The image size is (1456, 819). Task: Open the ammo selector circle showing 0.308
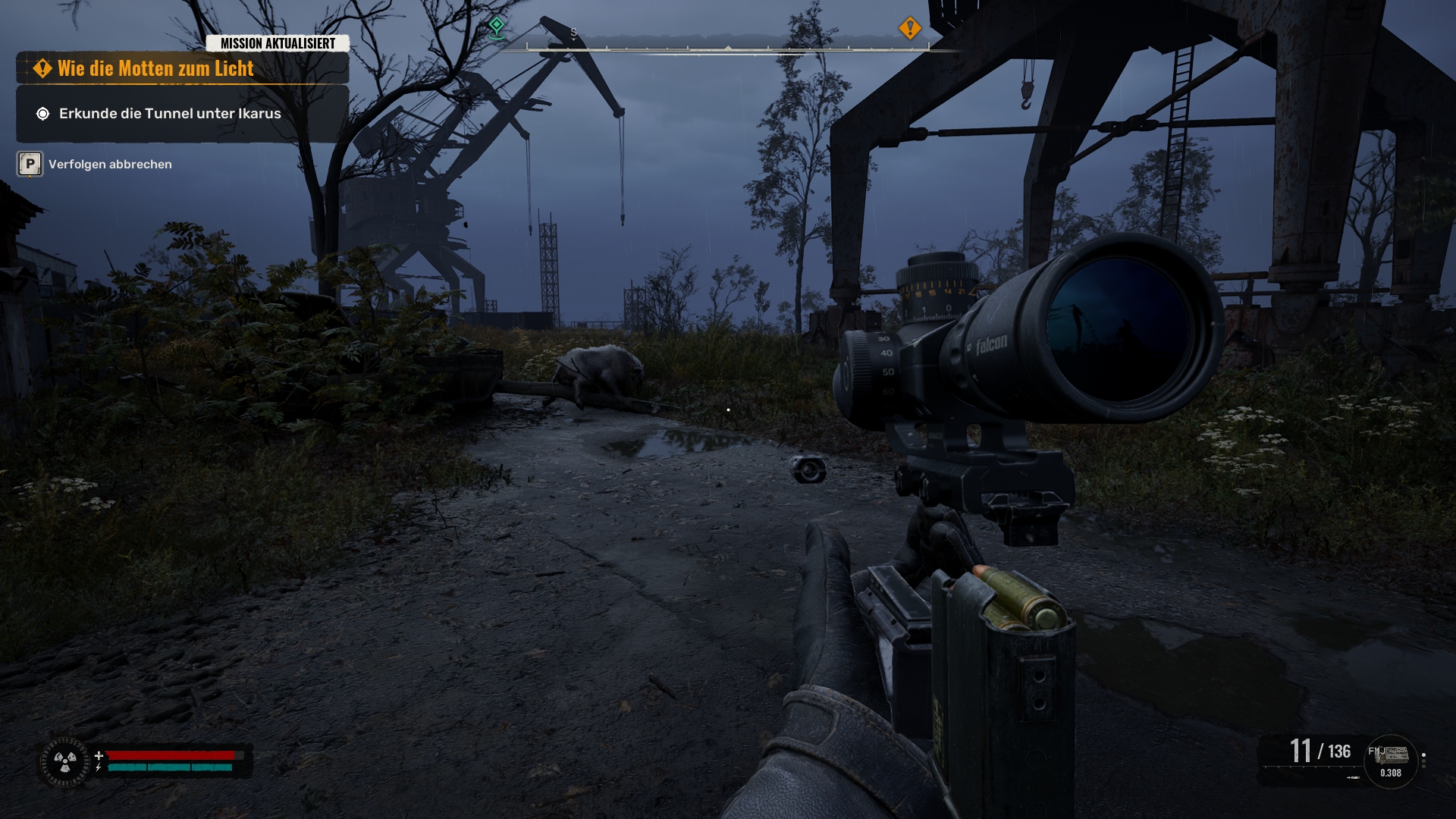1390,762
